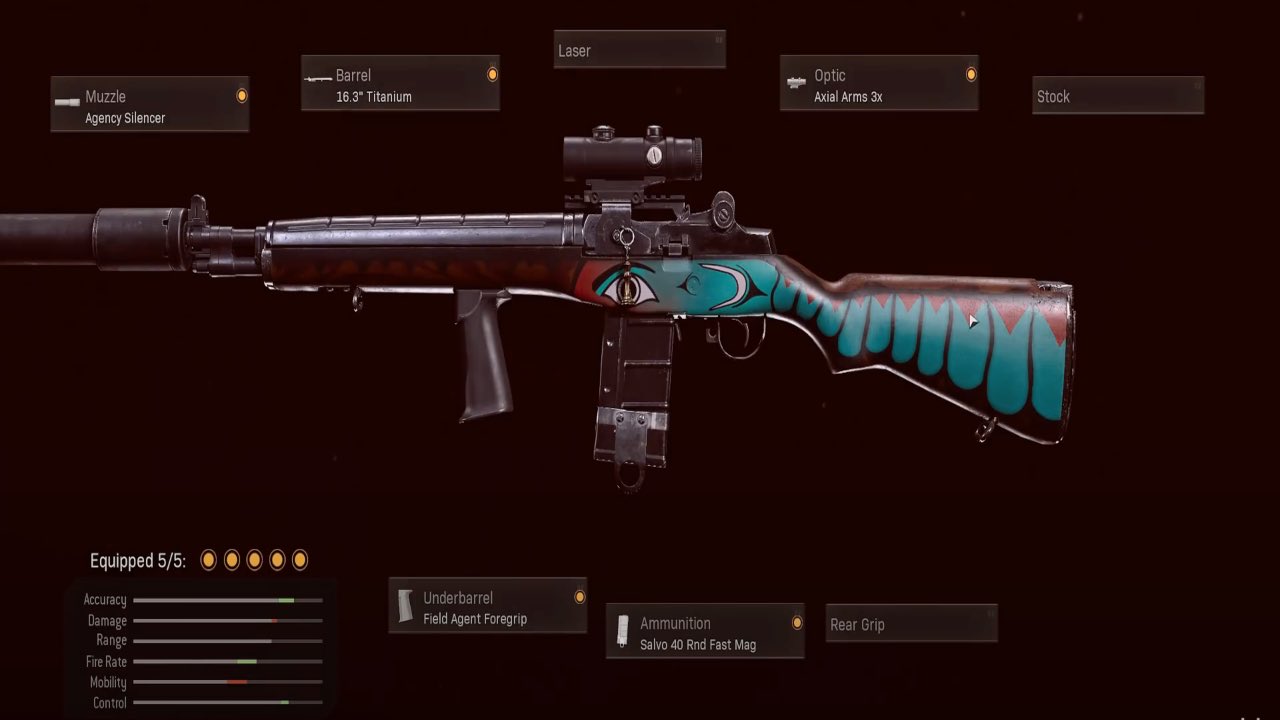Open the Muzzle slot showing Agency Silencer
This screenshot has height=720, width=1280.
150,104
